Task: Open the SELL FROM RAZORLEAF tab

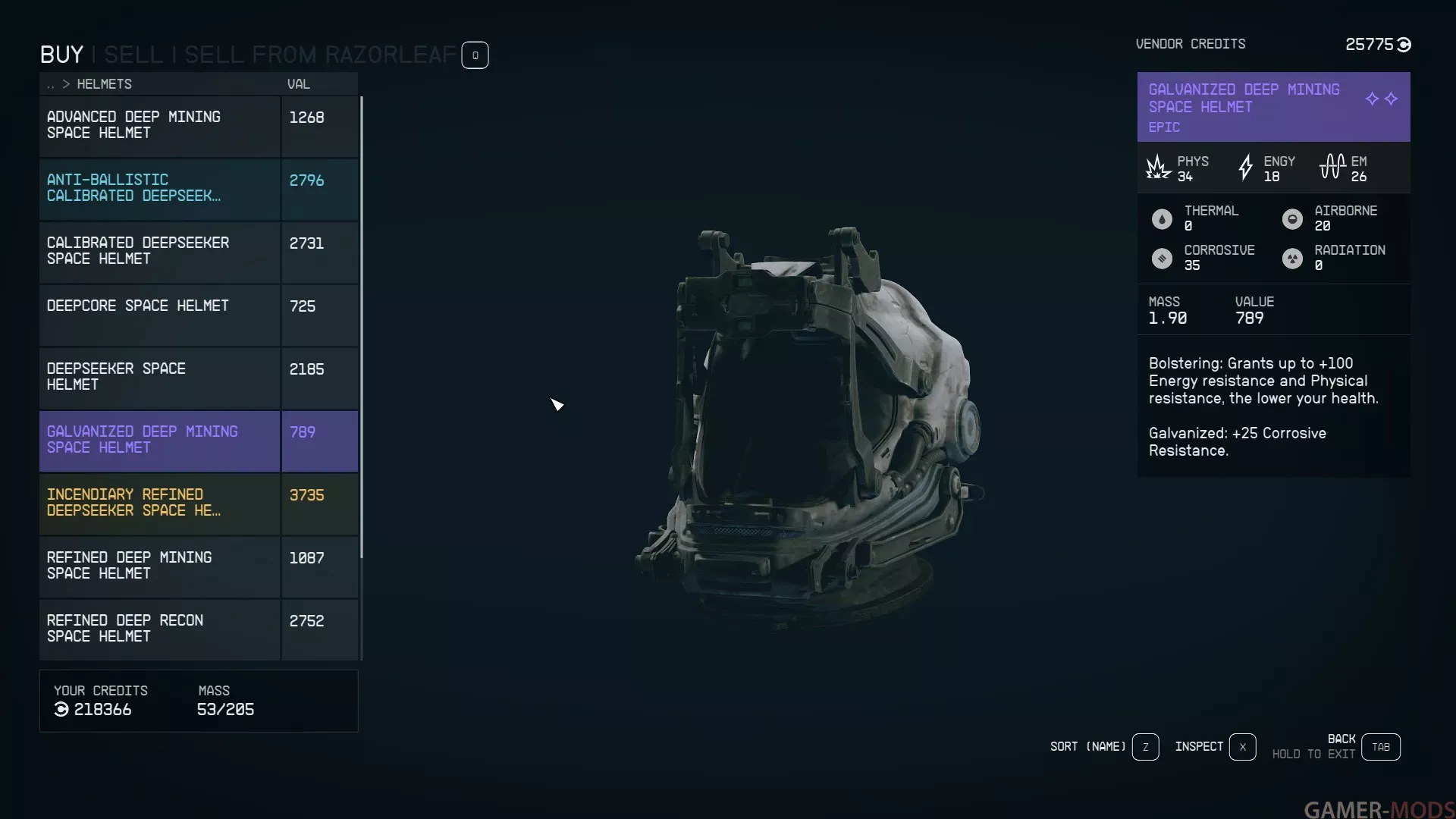Action: (x=320, y=55)
